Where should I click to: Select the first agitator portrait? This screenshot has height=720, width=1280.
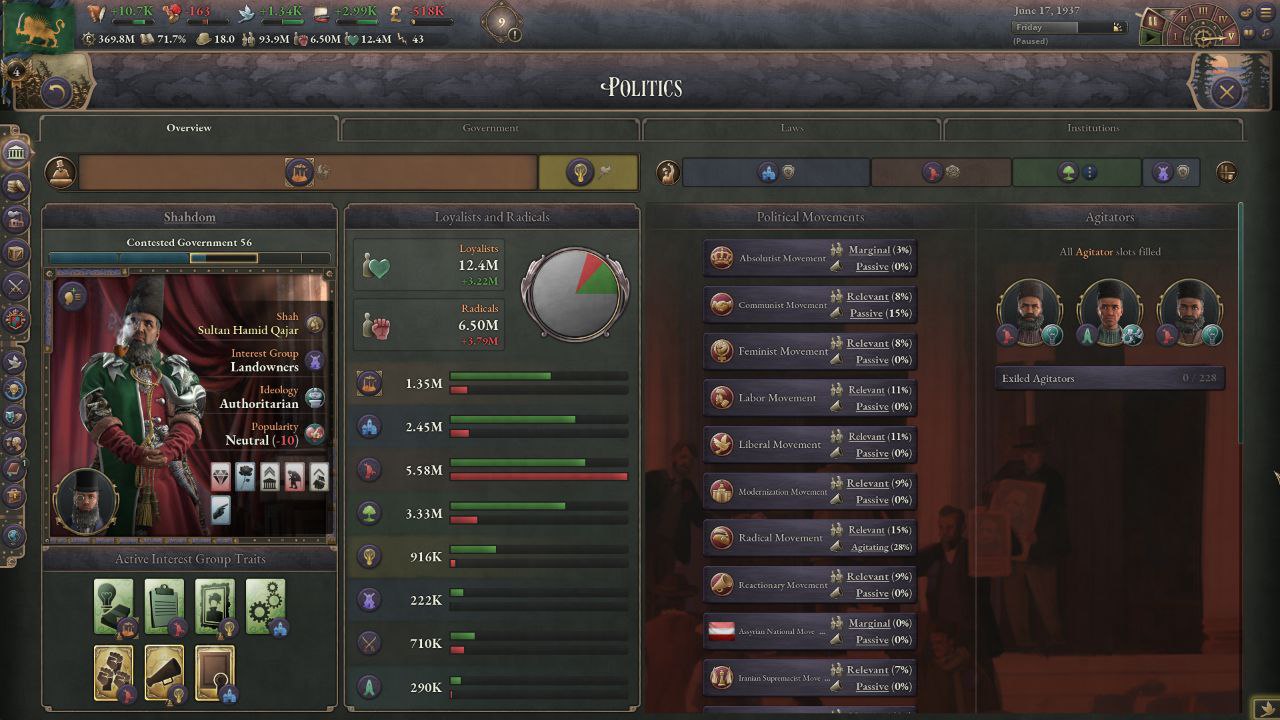1029,311
